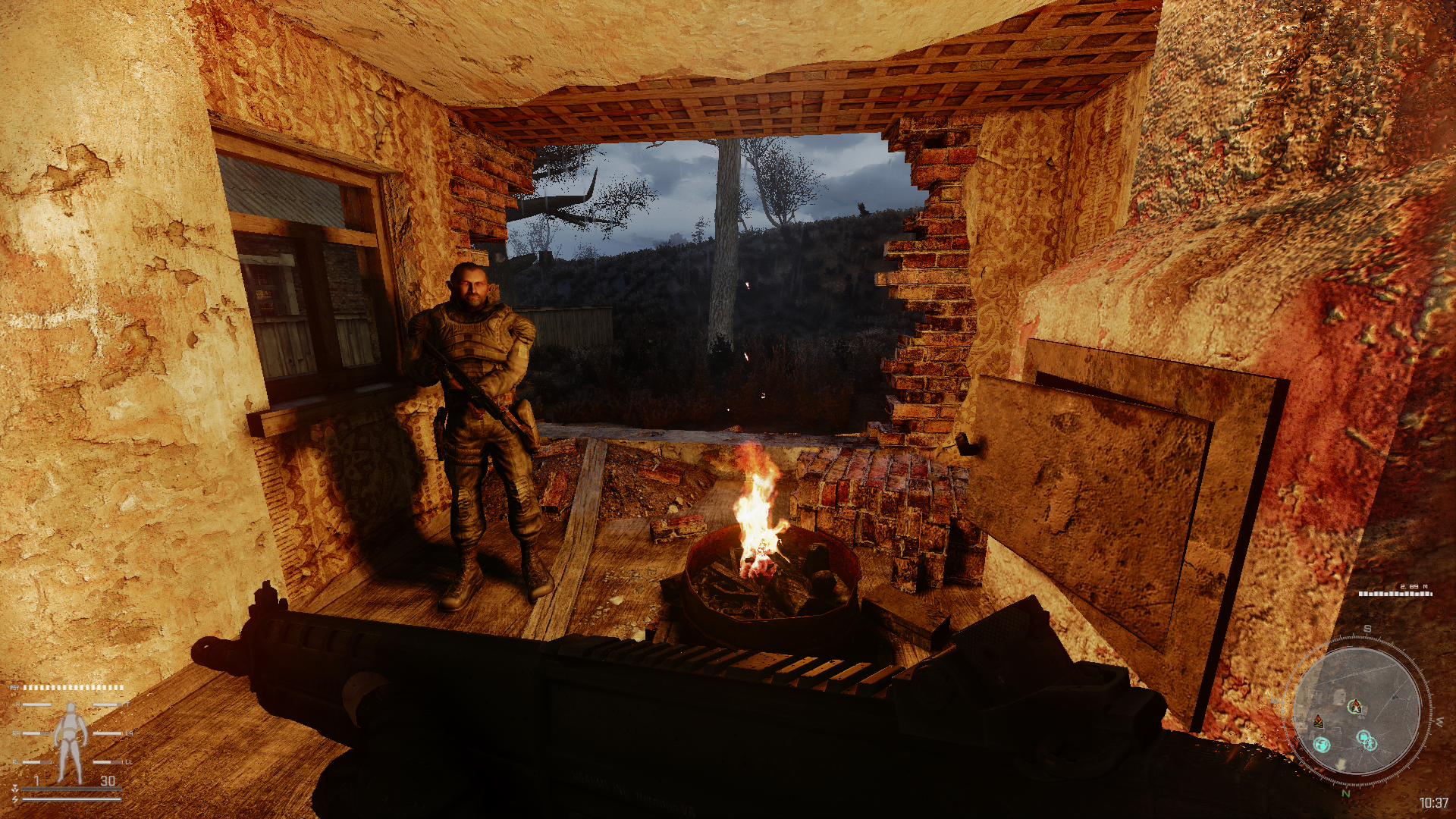Select the campfire marker without a green ring

pyautogui.click(x=1319, y=720)
